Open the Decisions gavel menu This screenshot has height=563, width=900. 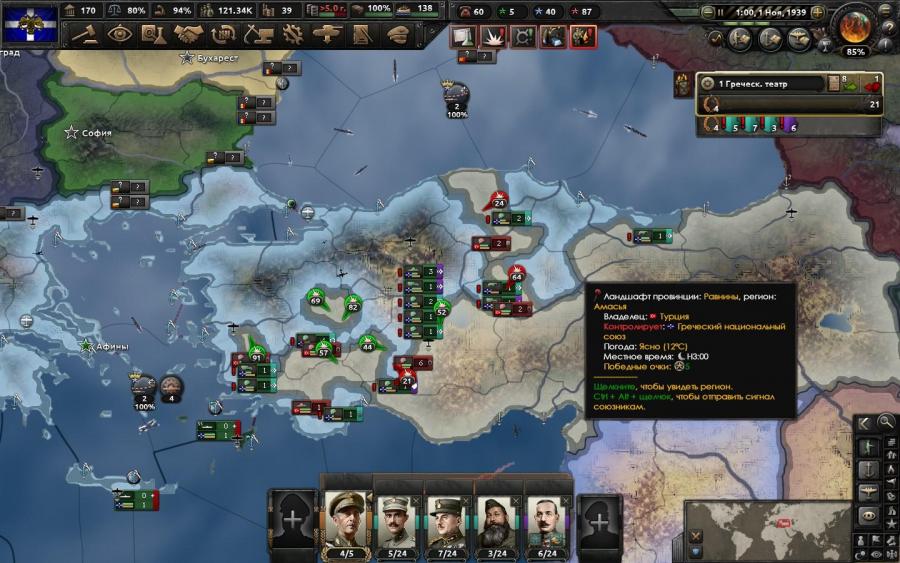[84, 34]
